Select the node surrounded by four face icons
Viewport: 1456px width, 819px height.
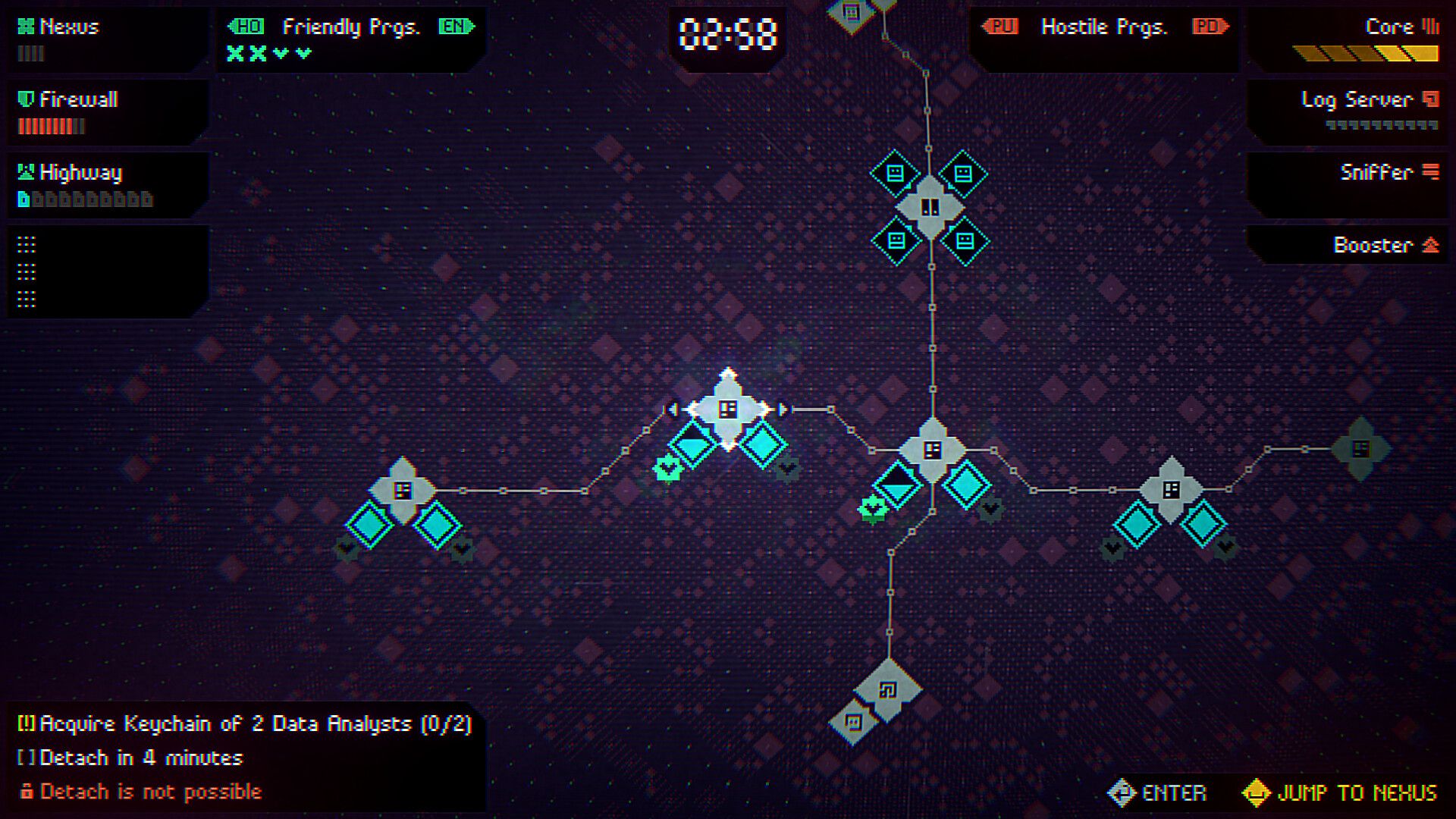tap(930, 207)
